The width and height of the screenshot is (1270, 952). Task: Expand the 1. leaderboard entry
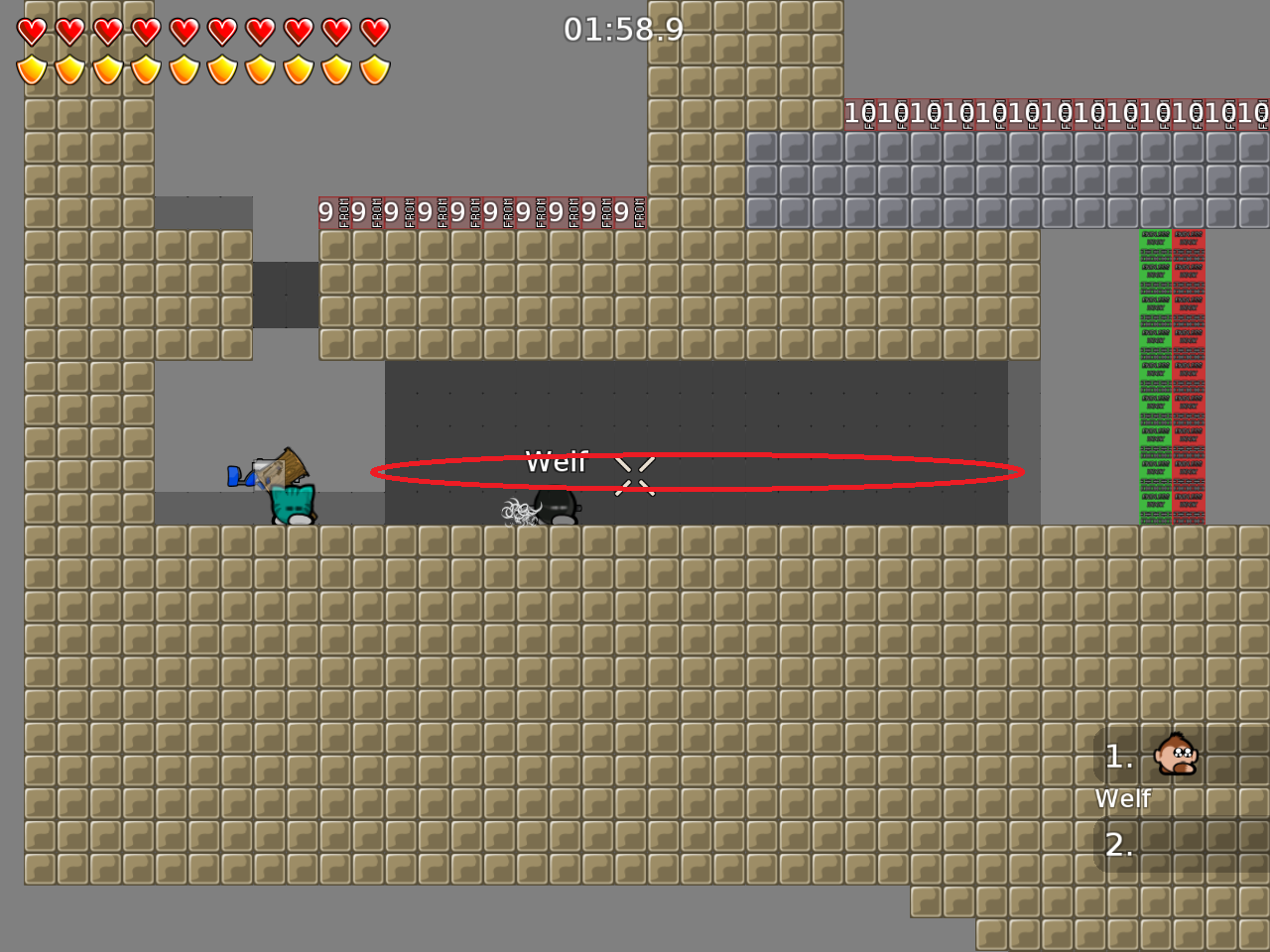click(x=1119, y=757)
